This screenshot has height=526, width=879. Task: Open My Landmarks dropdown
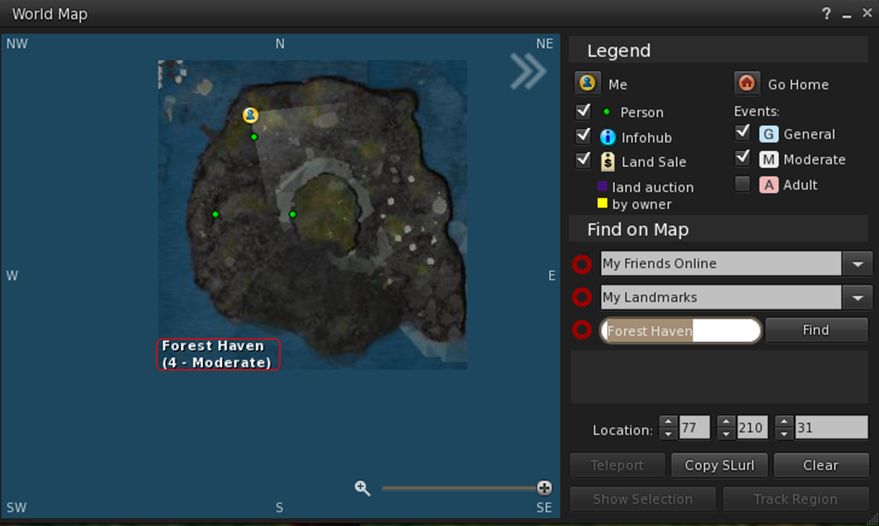coord(857,297)
